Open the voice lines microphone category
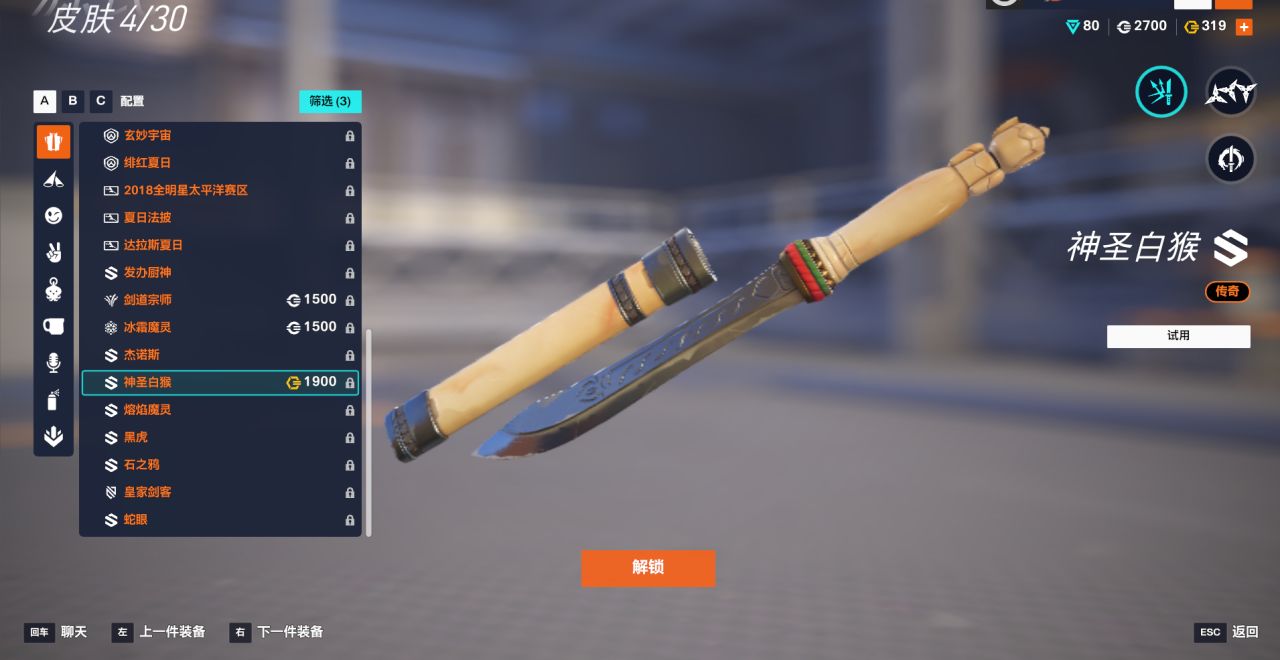Screen dimensions: 1280x660 [x=53, y=363]
